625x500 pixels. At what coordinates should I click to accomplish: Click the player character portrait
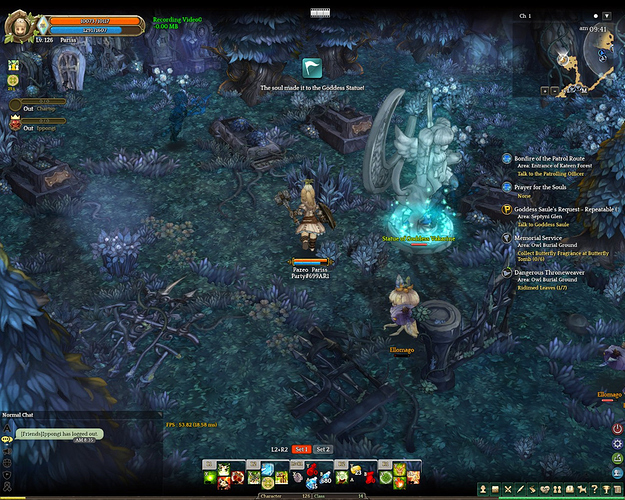pos(19,22)
